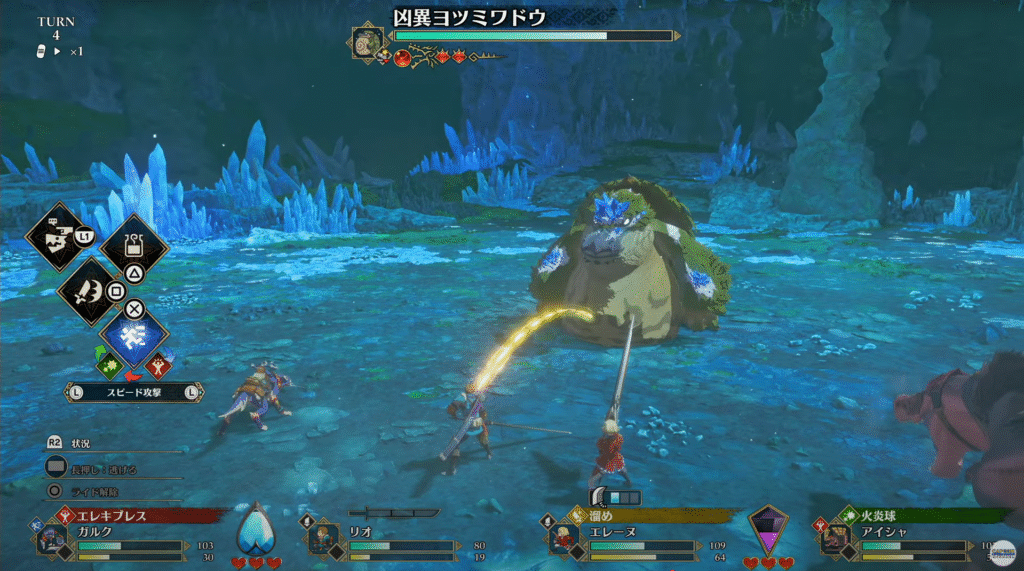Select アイシャ monster portrait in party bar
Image resolution: width=1024 pixels, height=571 pixels.
point(834,540)
